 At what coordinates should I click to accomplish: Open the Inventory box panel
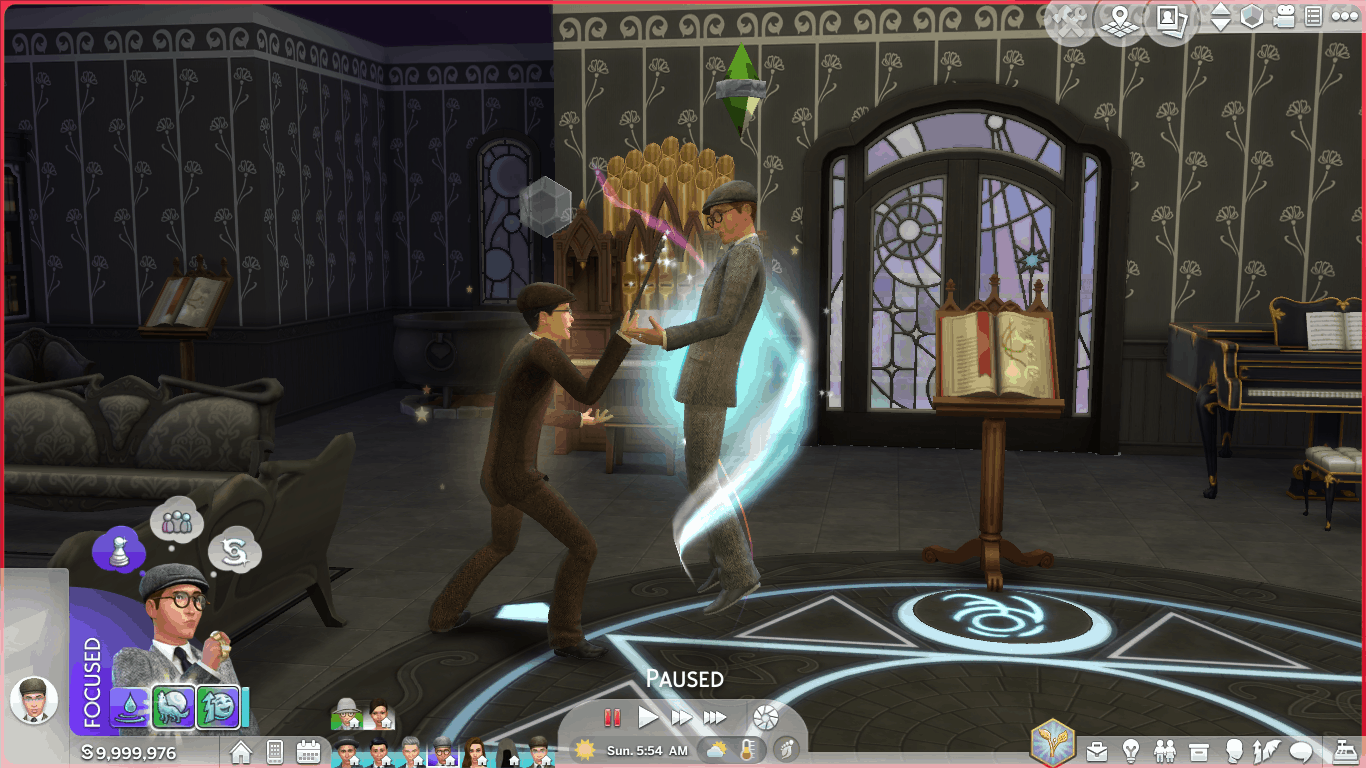point(1199,750)
